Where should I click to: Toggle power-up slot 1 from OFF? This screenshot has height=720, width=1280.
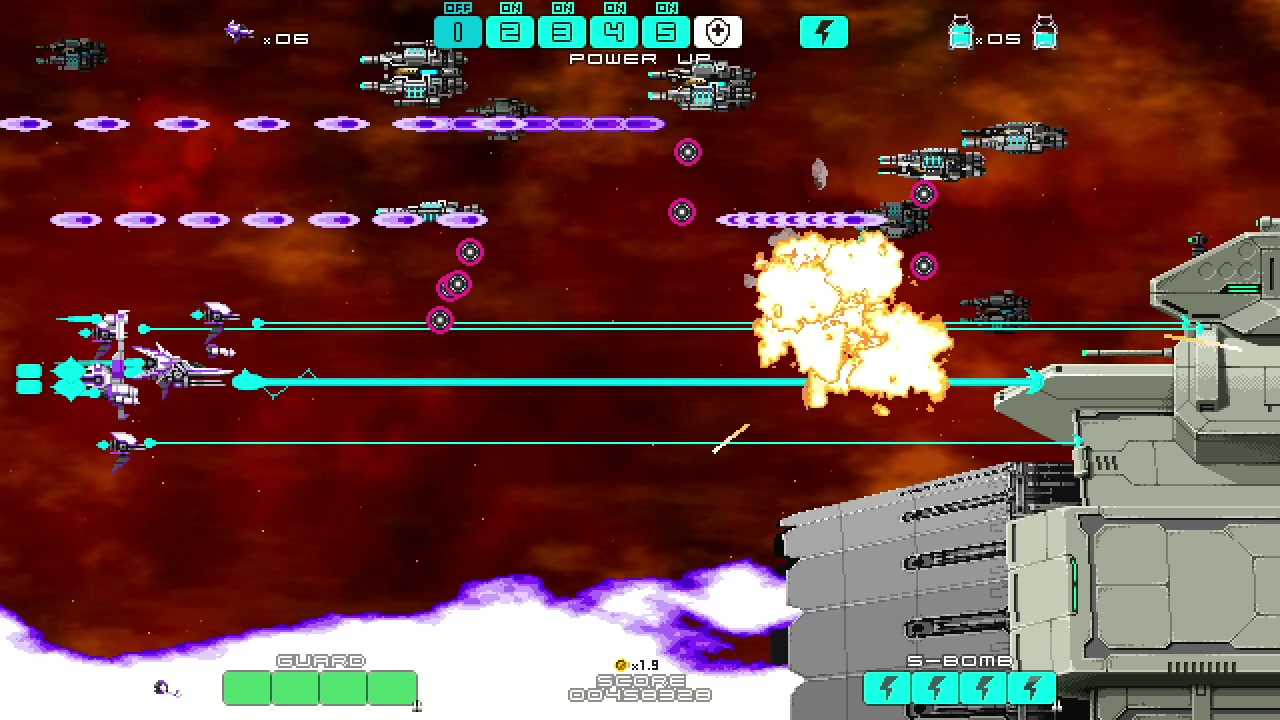click(x=458, y=31)
